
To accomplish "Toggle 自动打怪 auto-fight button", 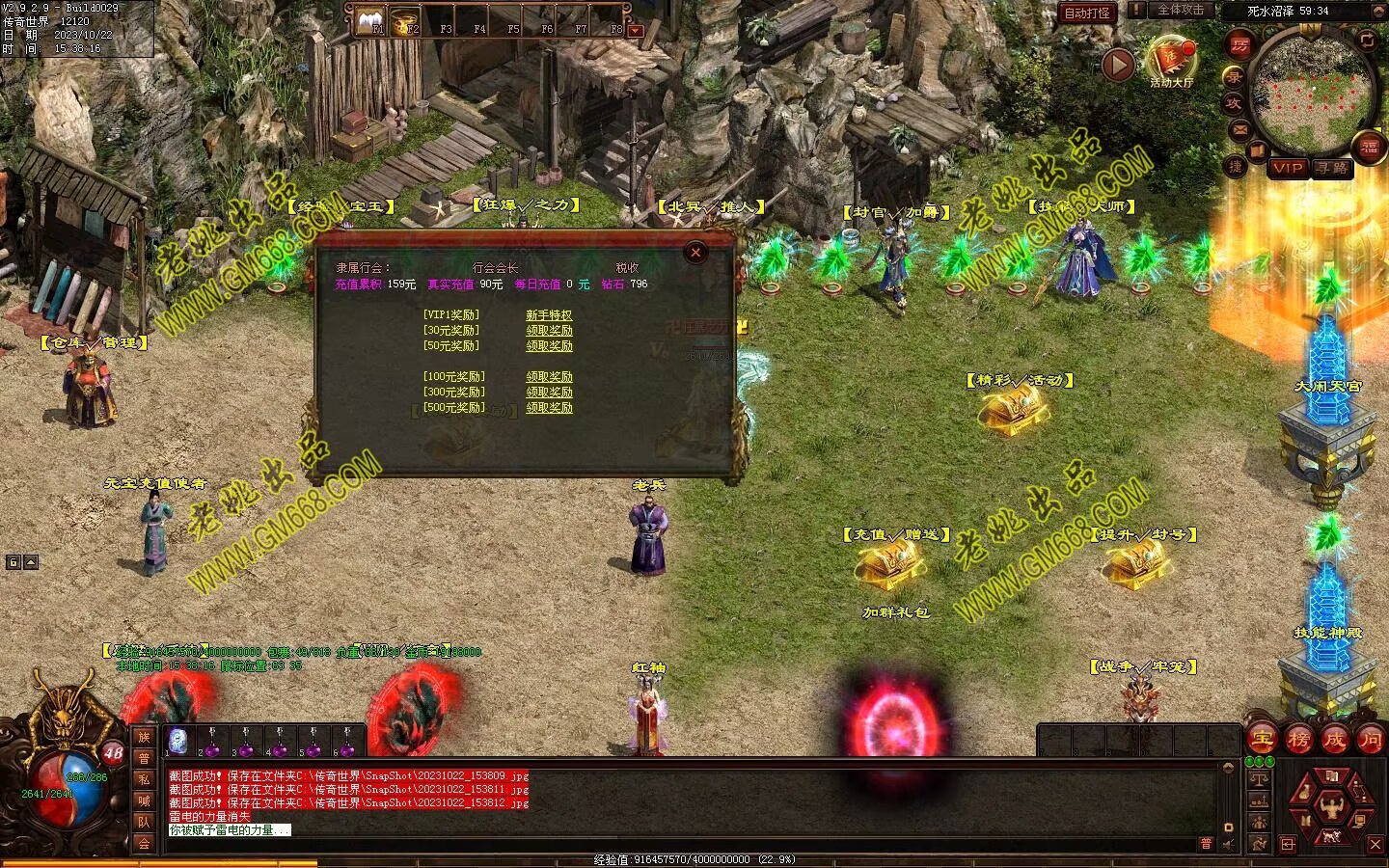I will [x=1086, y=13].
